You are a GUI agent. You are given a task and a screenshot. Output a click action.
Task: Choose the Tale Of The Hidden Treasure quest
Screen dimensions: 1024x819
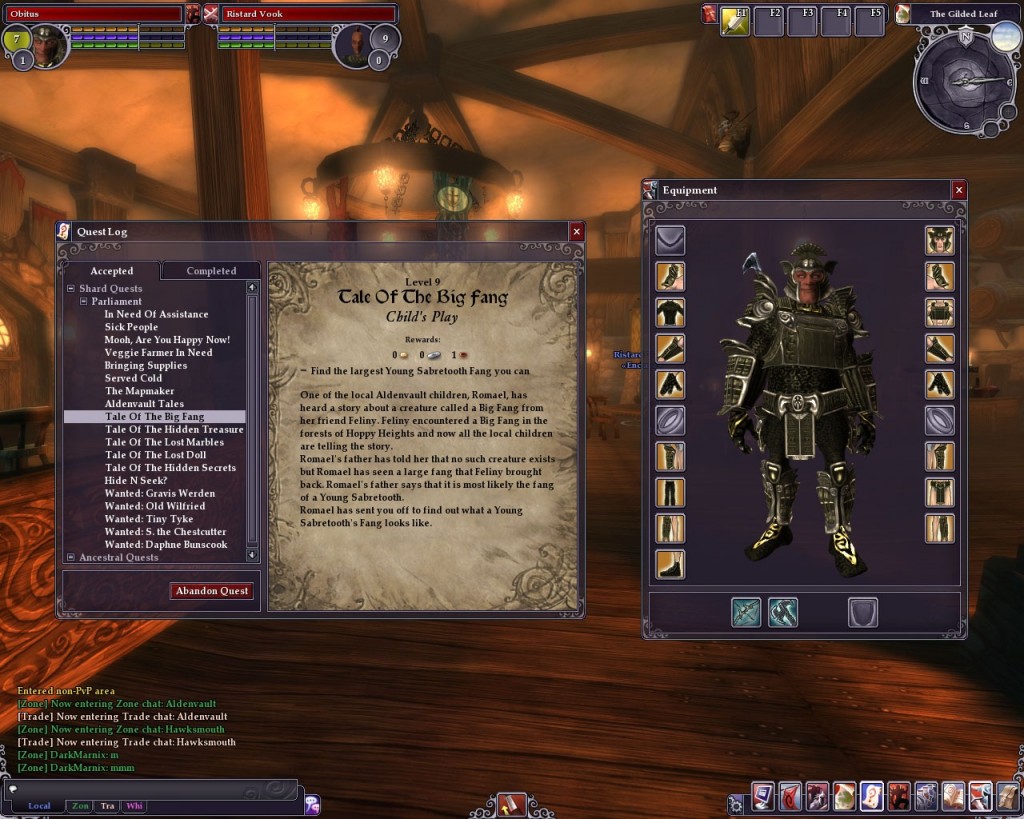174,429
